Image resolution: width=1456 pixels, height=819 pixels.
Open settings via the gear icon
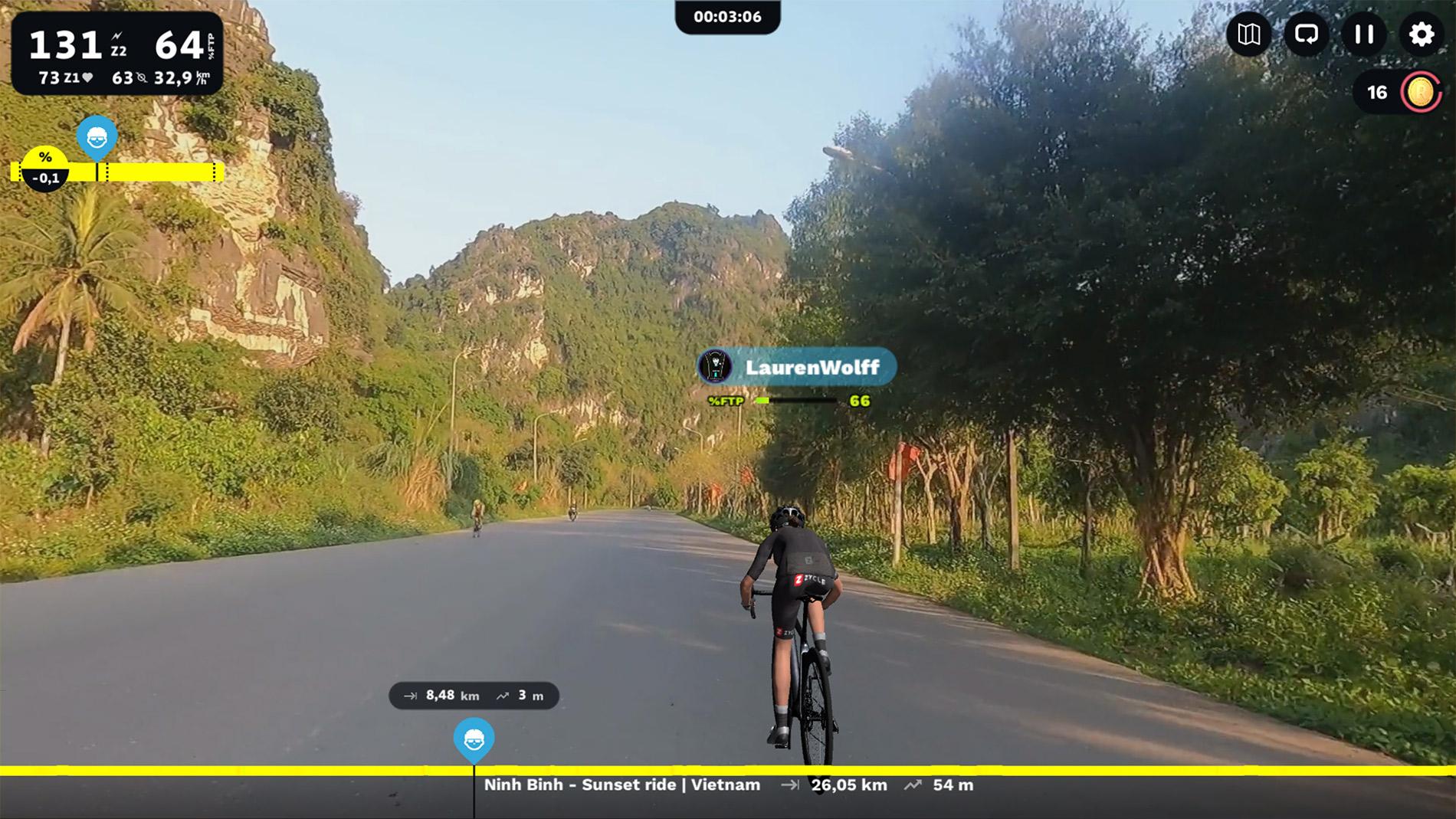[1422, 34]
